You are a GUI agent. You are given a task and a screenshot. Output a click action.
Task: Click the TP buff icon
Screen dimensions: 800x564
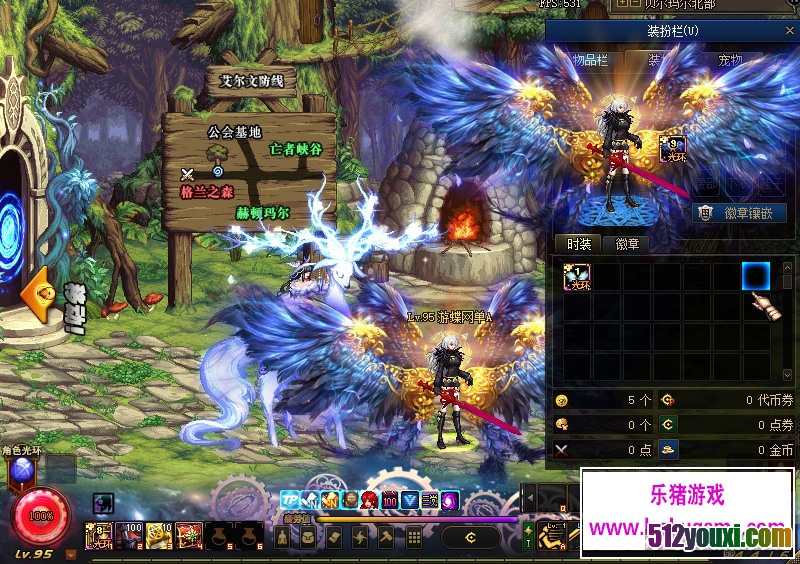(290, 499)
